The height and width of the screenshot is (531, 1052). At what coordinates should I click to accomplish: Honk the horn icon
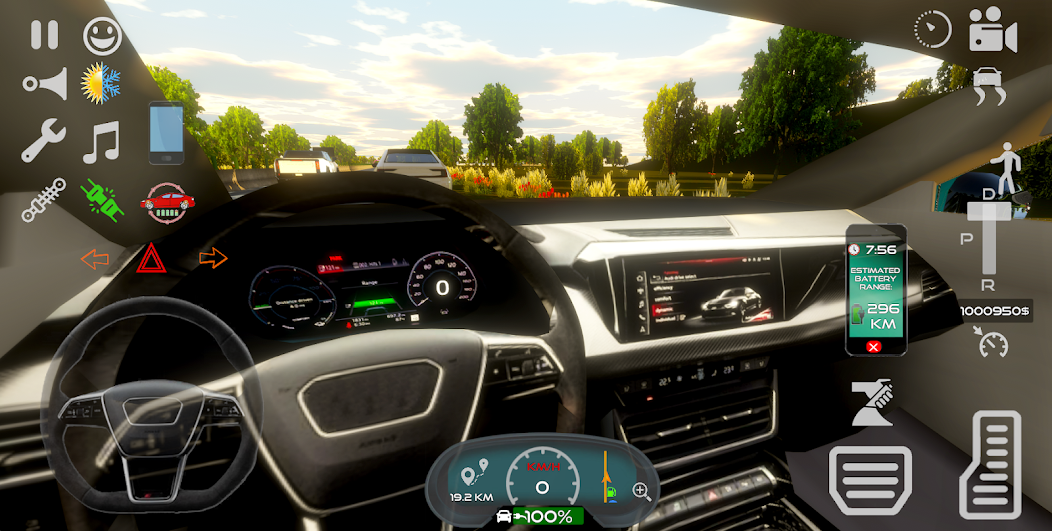click(x=45, y=84)
